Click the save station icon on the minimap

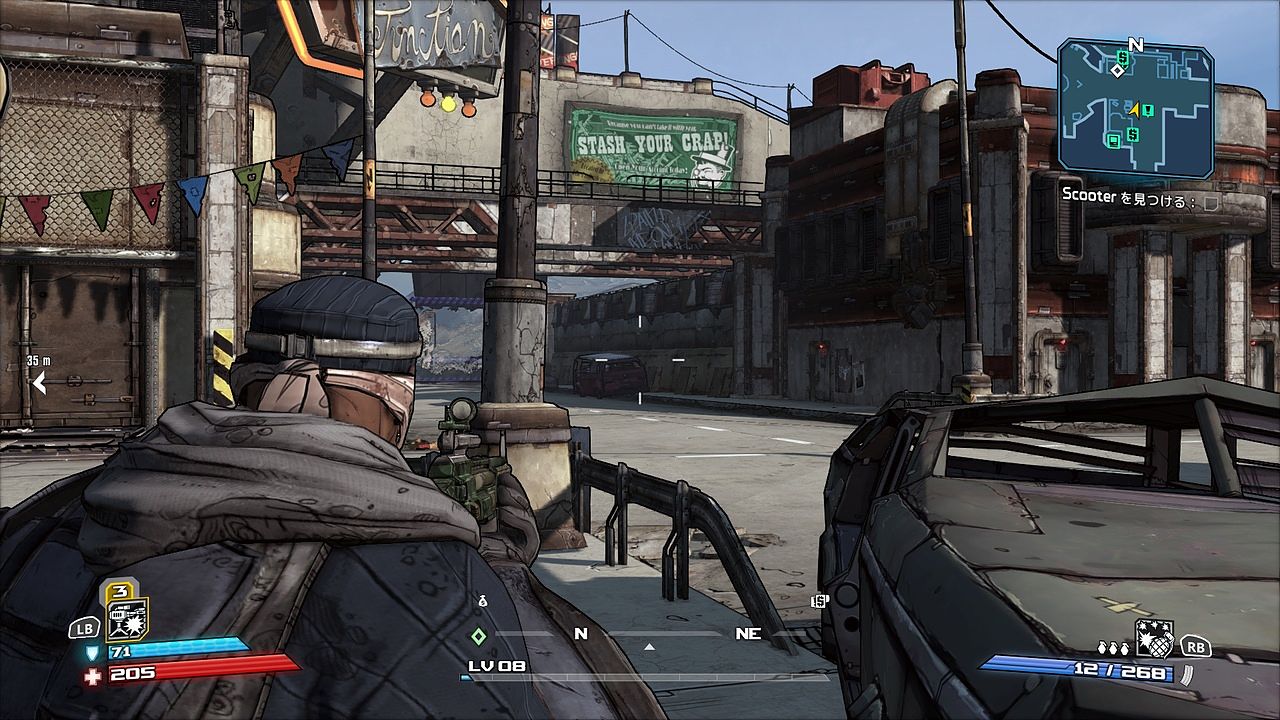(x=1113, y=140)
